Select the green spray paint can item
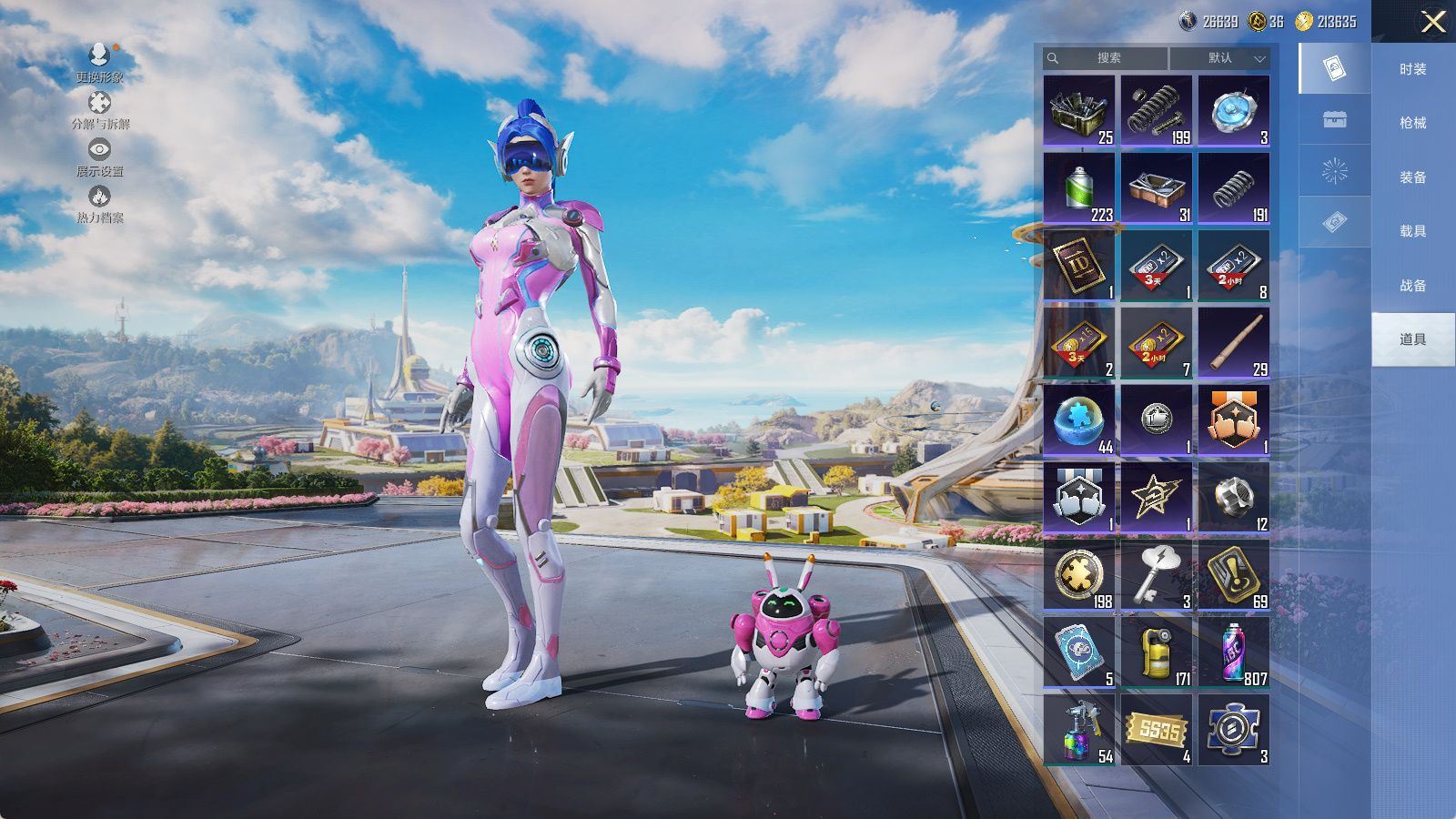Image resolution: width=1456 pixels, height=819 pixels. pos(1079,188)
